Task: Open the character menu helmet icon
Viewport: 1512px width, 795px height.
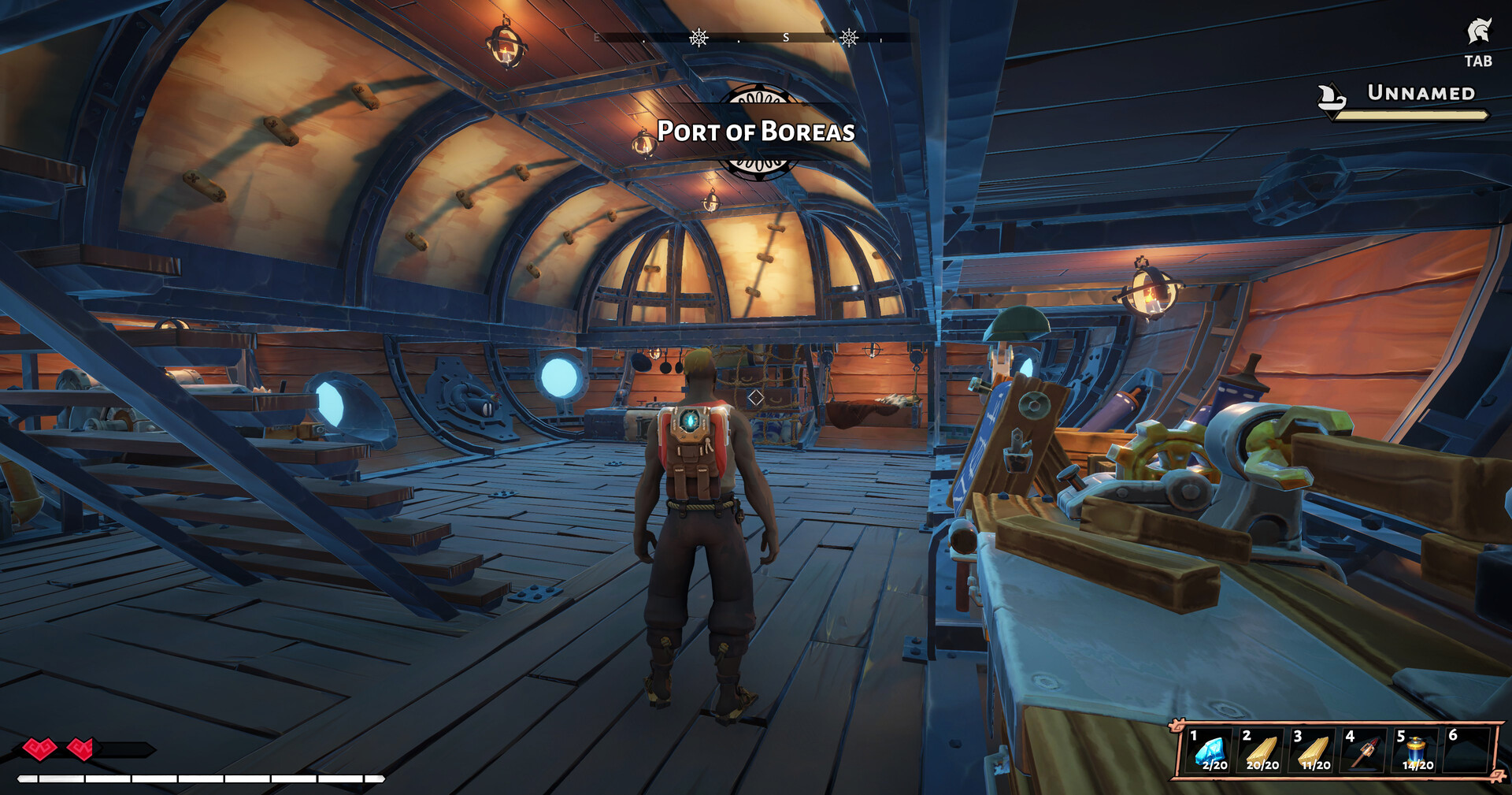Action: tap(1478, 33)
